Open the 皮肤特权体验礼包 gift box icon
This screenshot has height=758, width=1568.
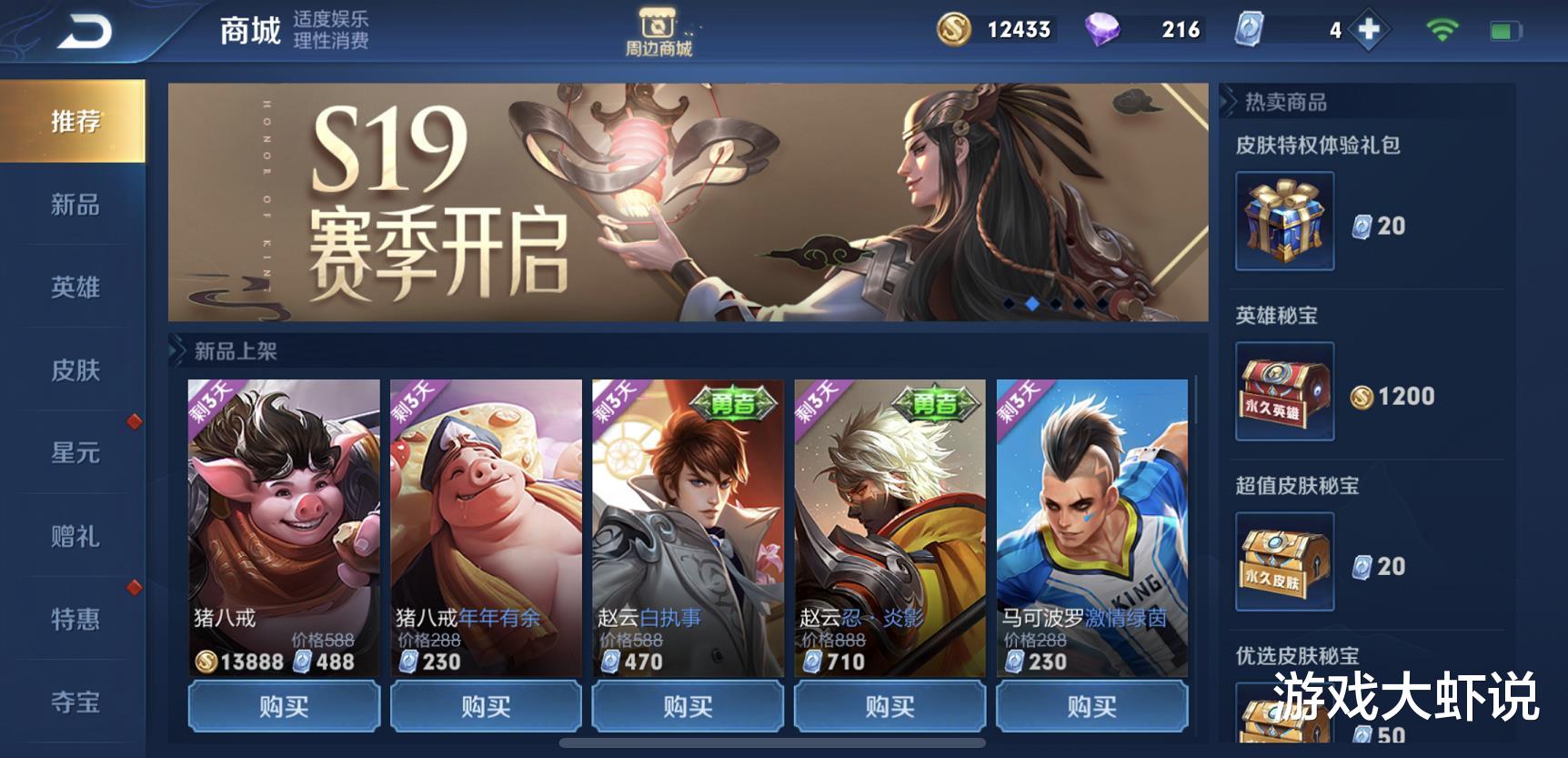1282,218
